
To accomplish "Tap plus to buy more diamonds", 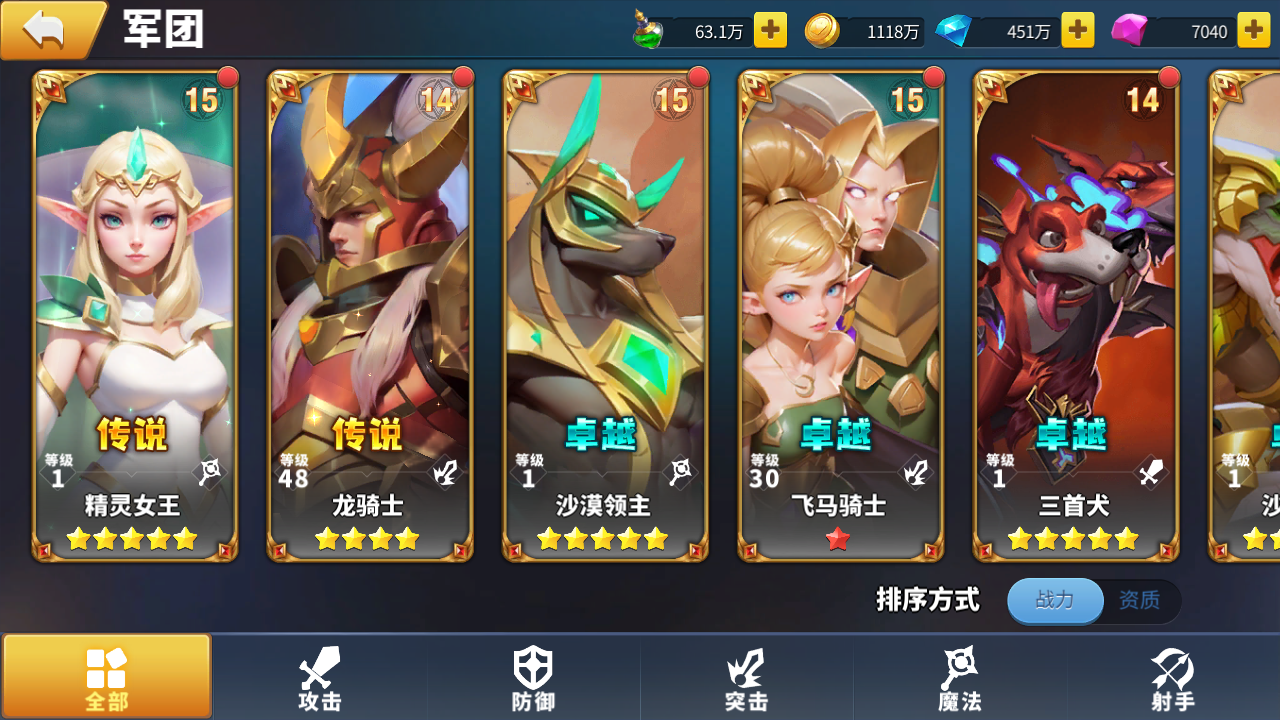I will coord(1077,30).
